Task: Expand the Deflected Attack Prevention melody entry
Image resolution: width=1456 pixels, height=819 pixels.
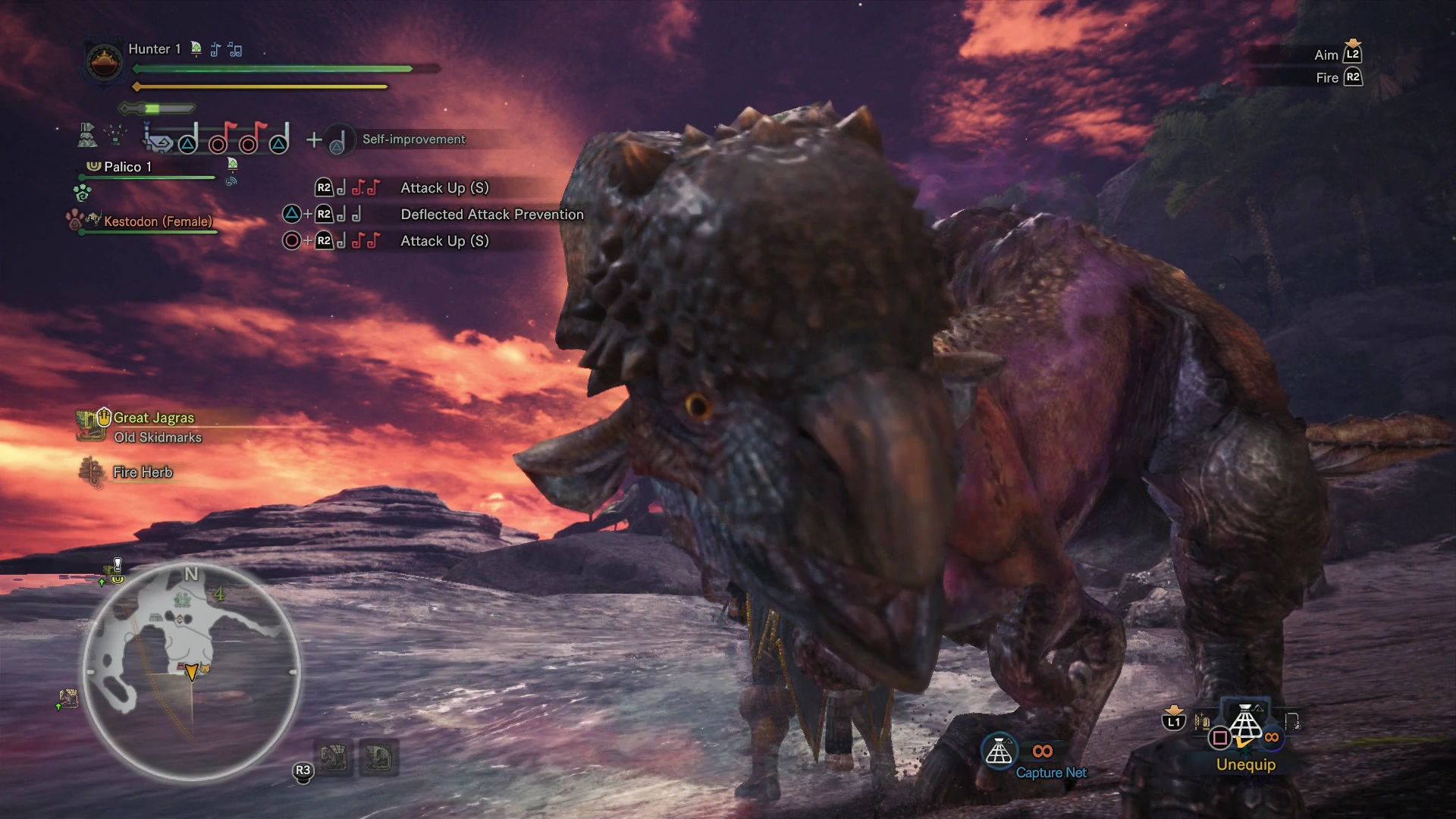Action: [x=491, y=215]
